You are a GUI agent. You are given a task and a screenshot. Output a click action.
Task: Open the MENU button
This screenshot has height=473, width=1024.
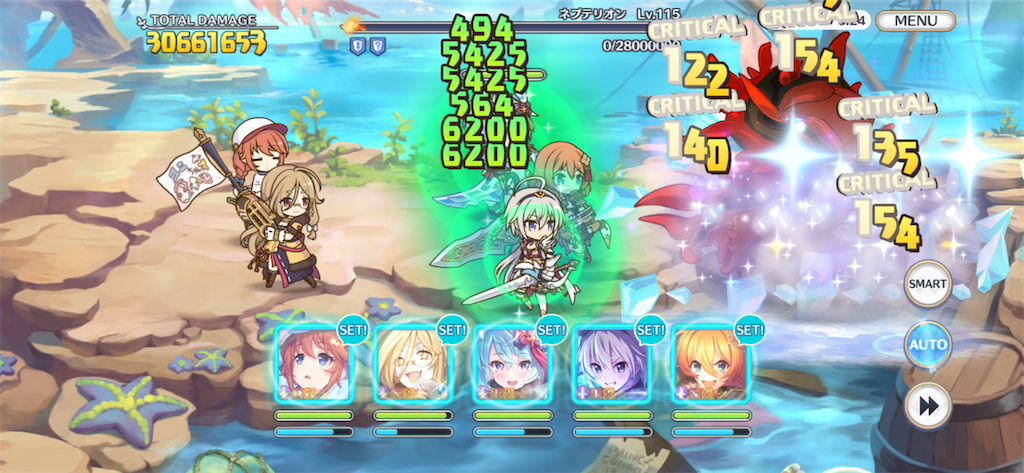tap(914, 20)
